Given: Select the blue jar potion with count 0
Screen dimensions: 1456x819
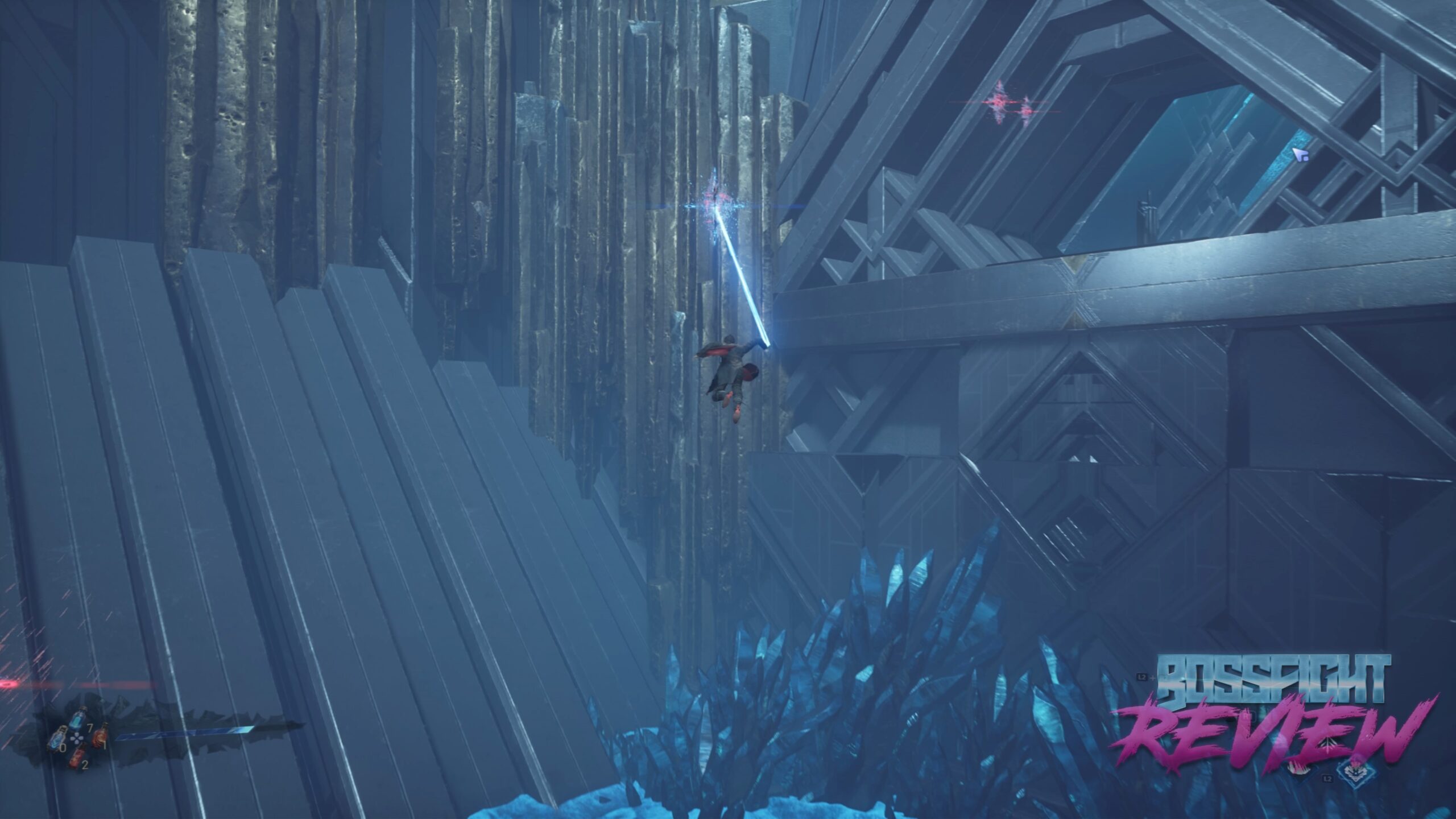Looking at the screenshot, I should 57,739.
